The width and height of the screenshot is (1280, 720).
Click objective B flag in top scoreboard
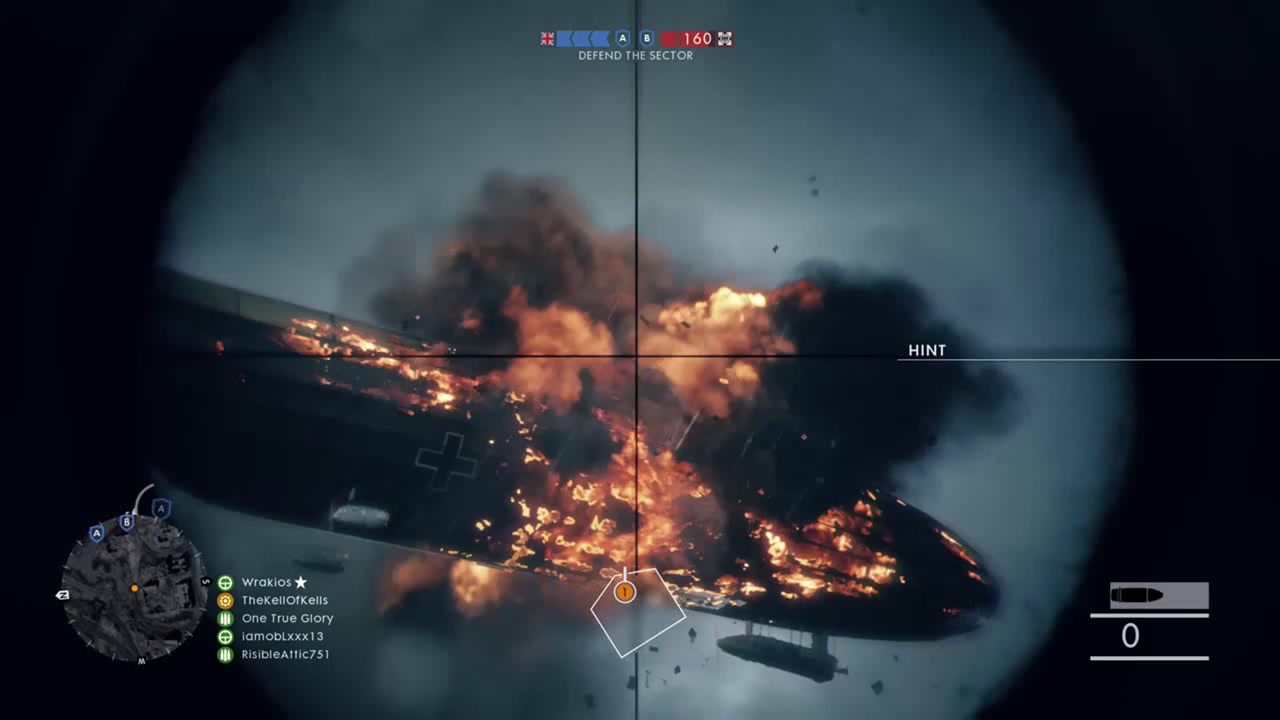pyautogui.click(x=646, y=39)
